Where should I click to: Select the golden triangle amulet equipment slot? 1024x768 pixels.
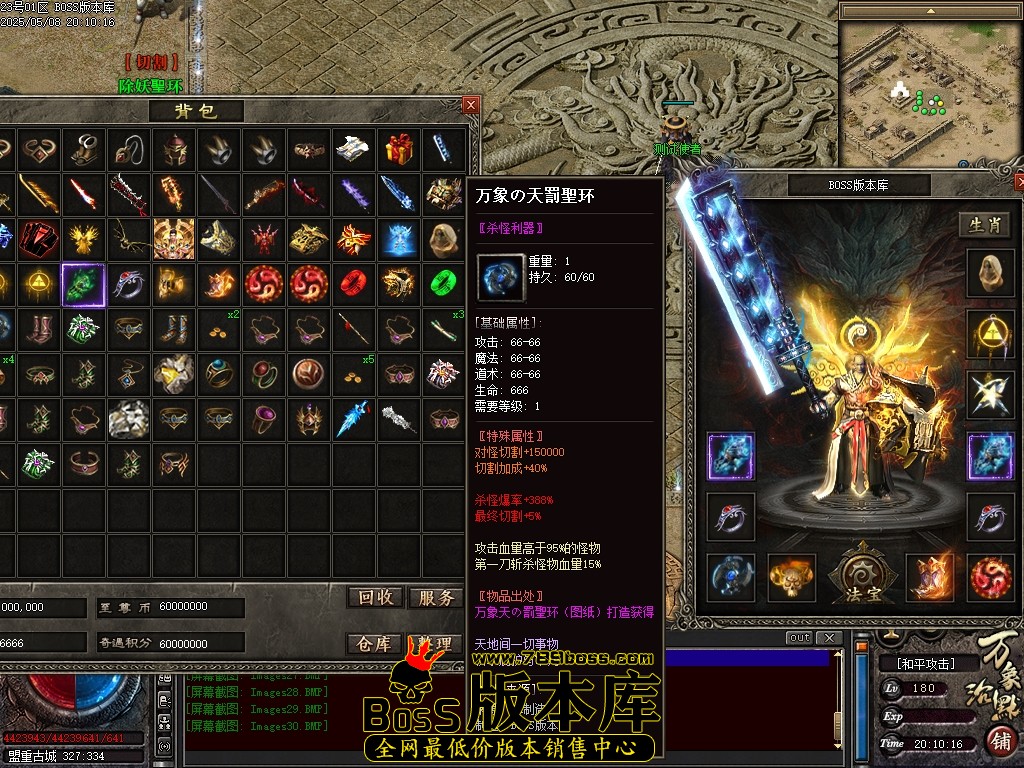tap(990, 334)
